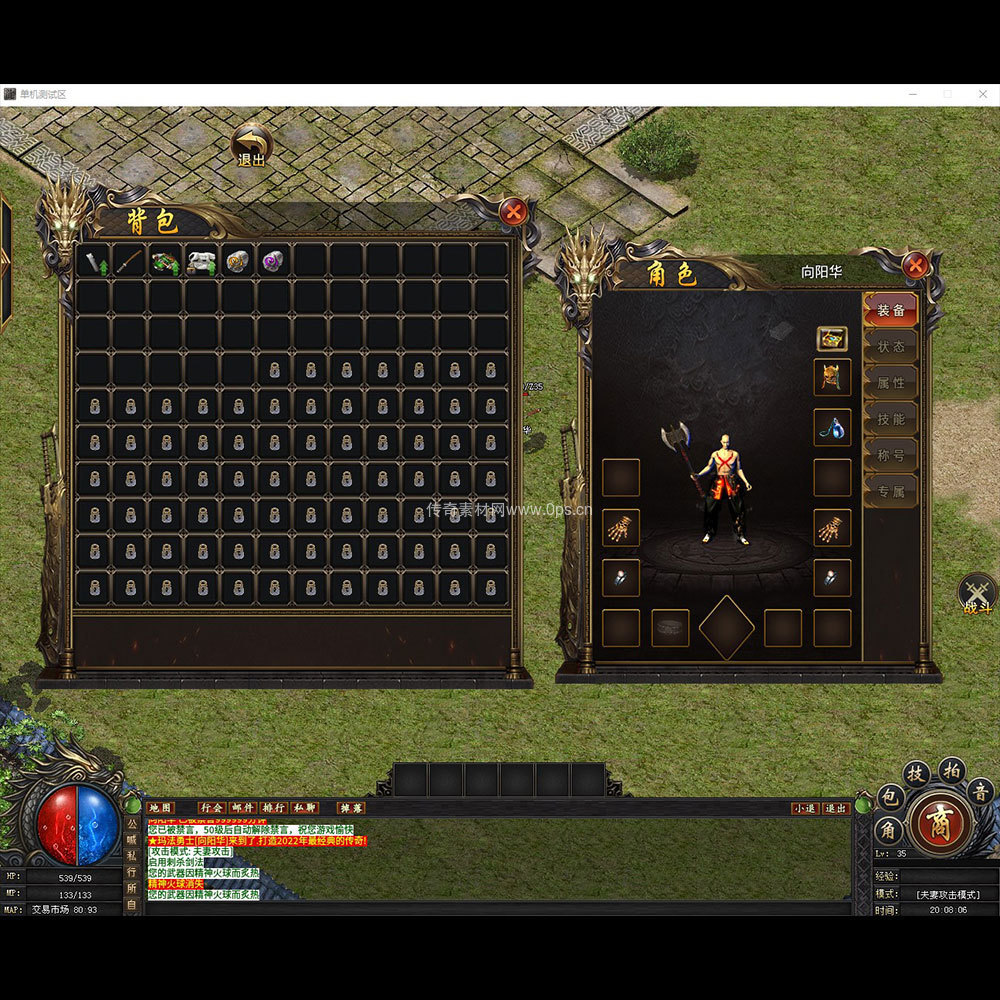
Task: Switch to the 状态 status tab
Action: click(890, 346)
